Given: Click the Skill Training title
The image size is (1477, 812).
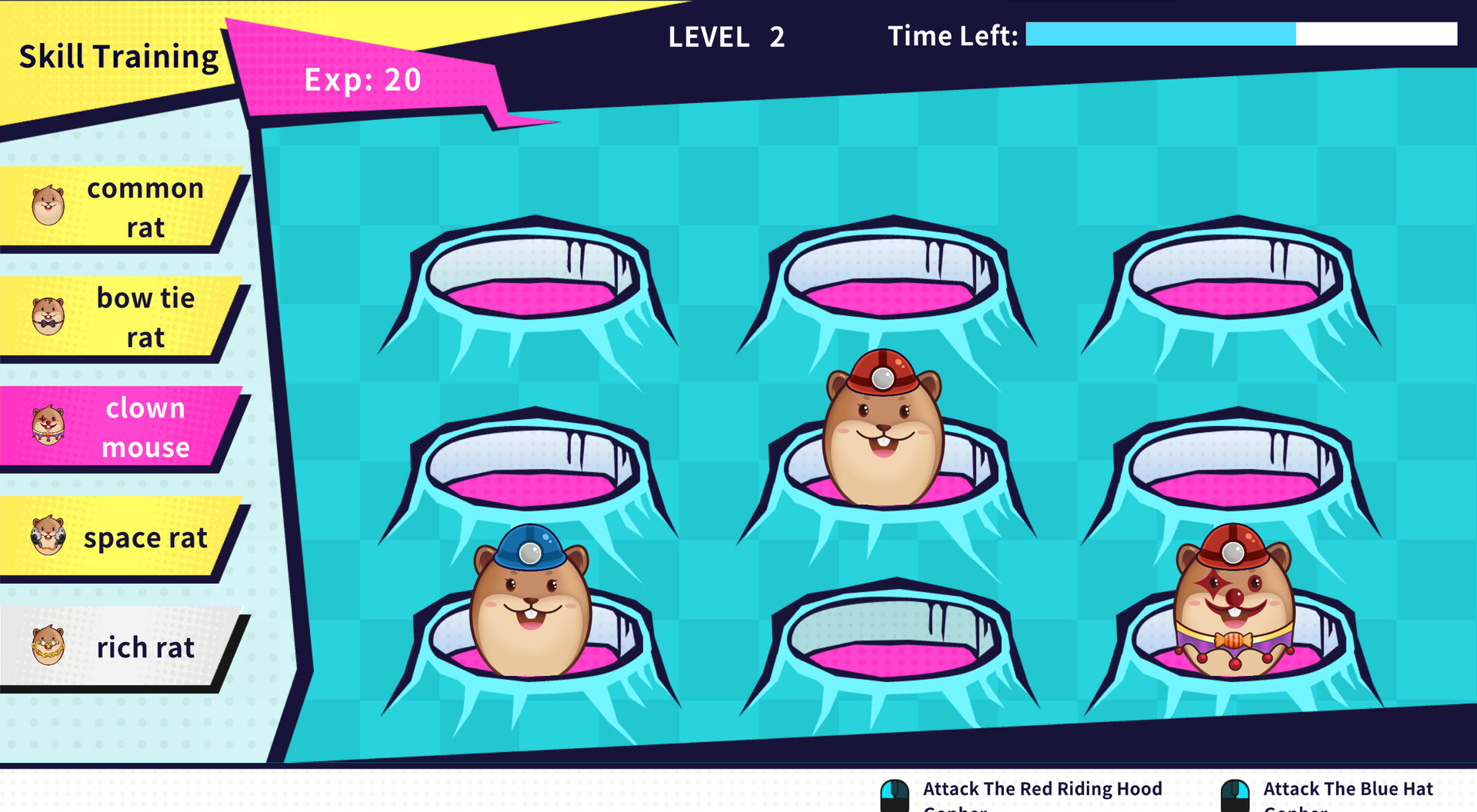Looking at the screenshot, I should (x=118, y=55).
